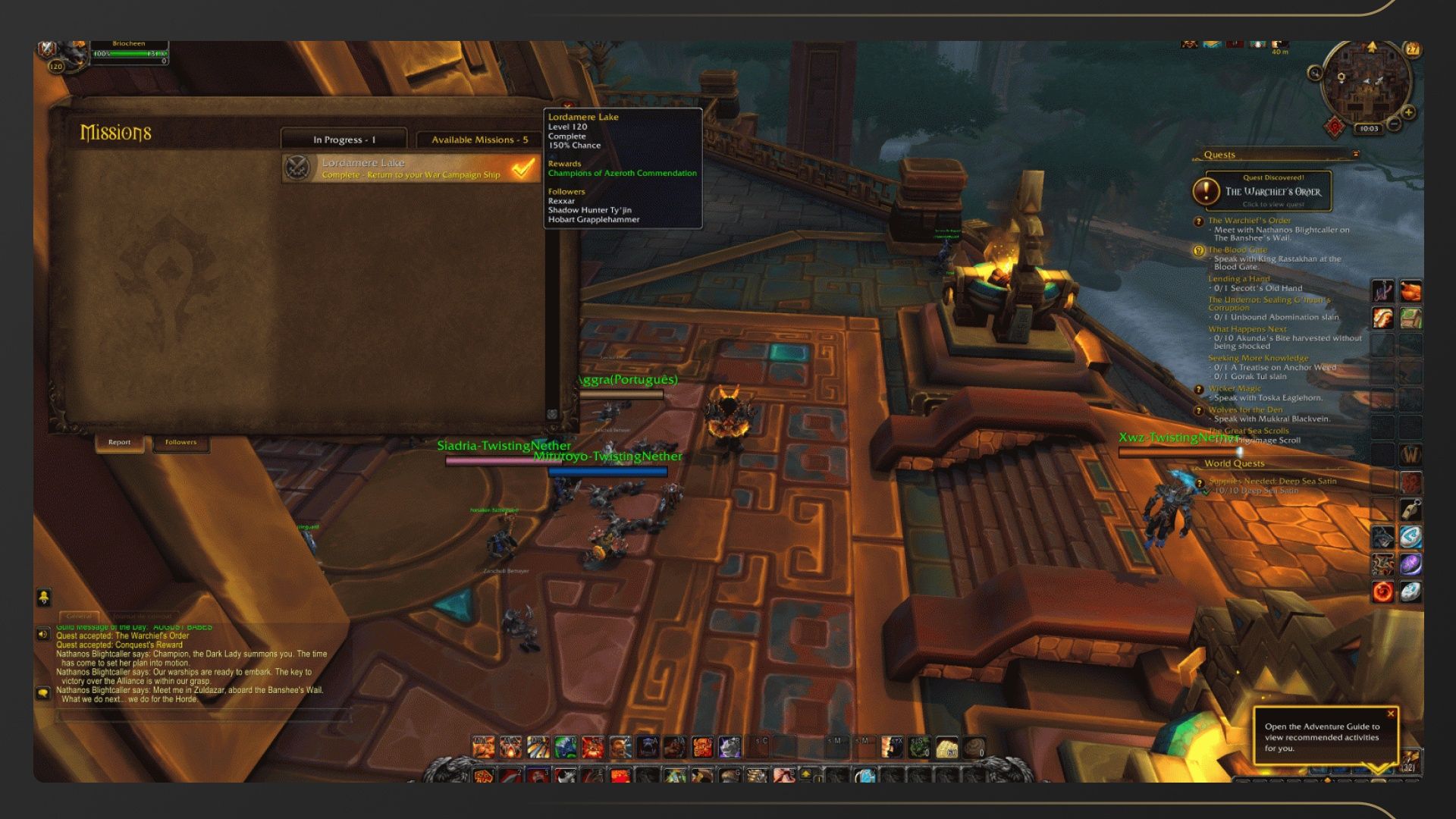Select Wolves for the Den quest

[x=1245, y=409]
